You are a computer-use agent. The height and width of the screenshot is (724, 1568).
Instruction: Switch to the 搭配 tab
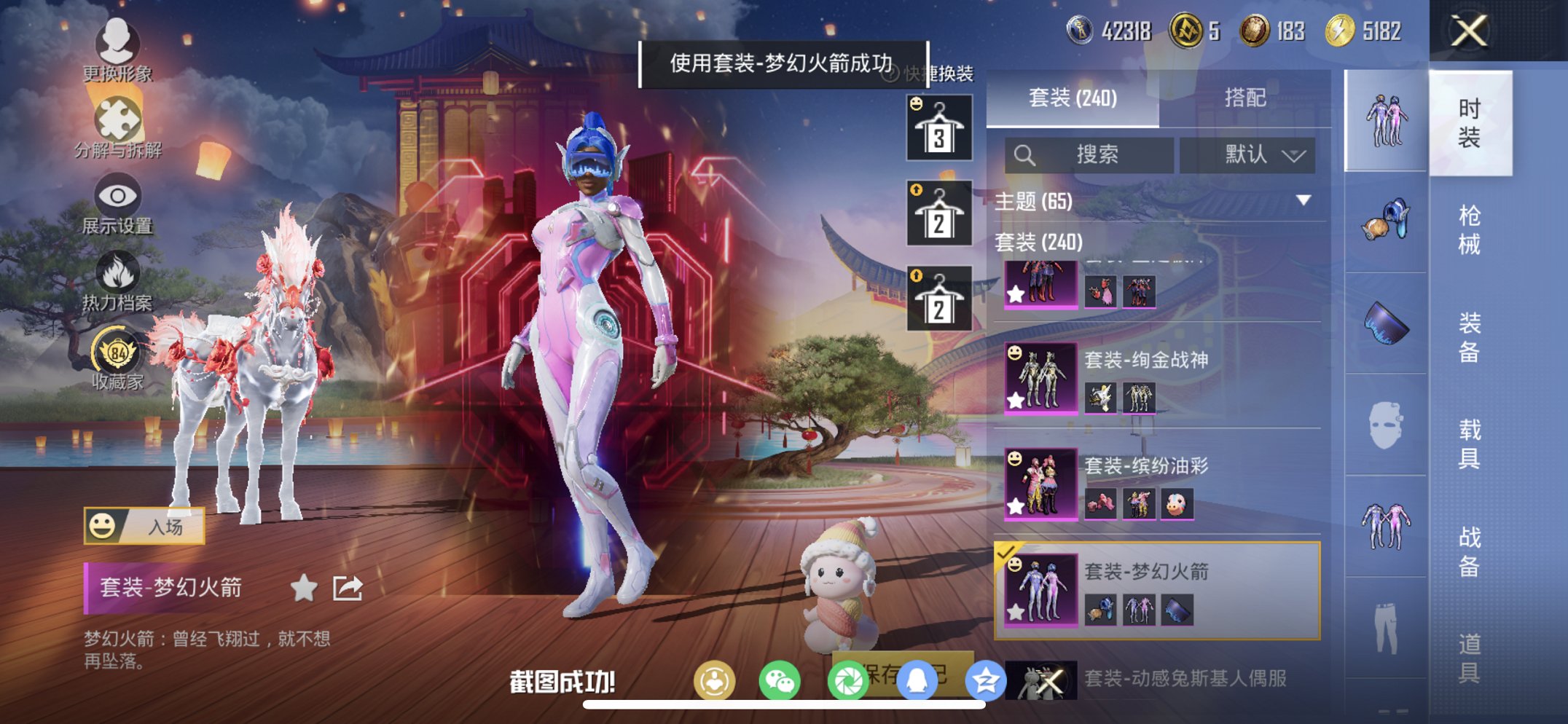(x=1247, y=98)
